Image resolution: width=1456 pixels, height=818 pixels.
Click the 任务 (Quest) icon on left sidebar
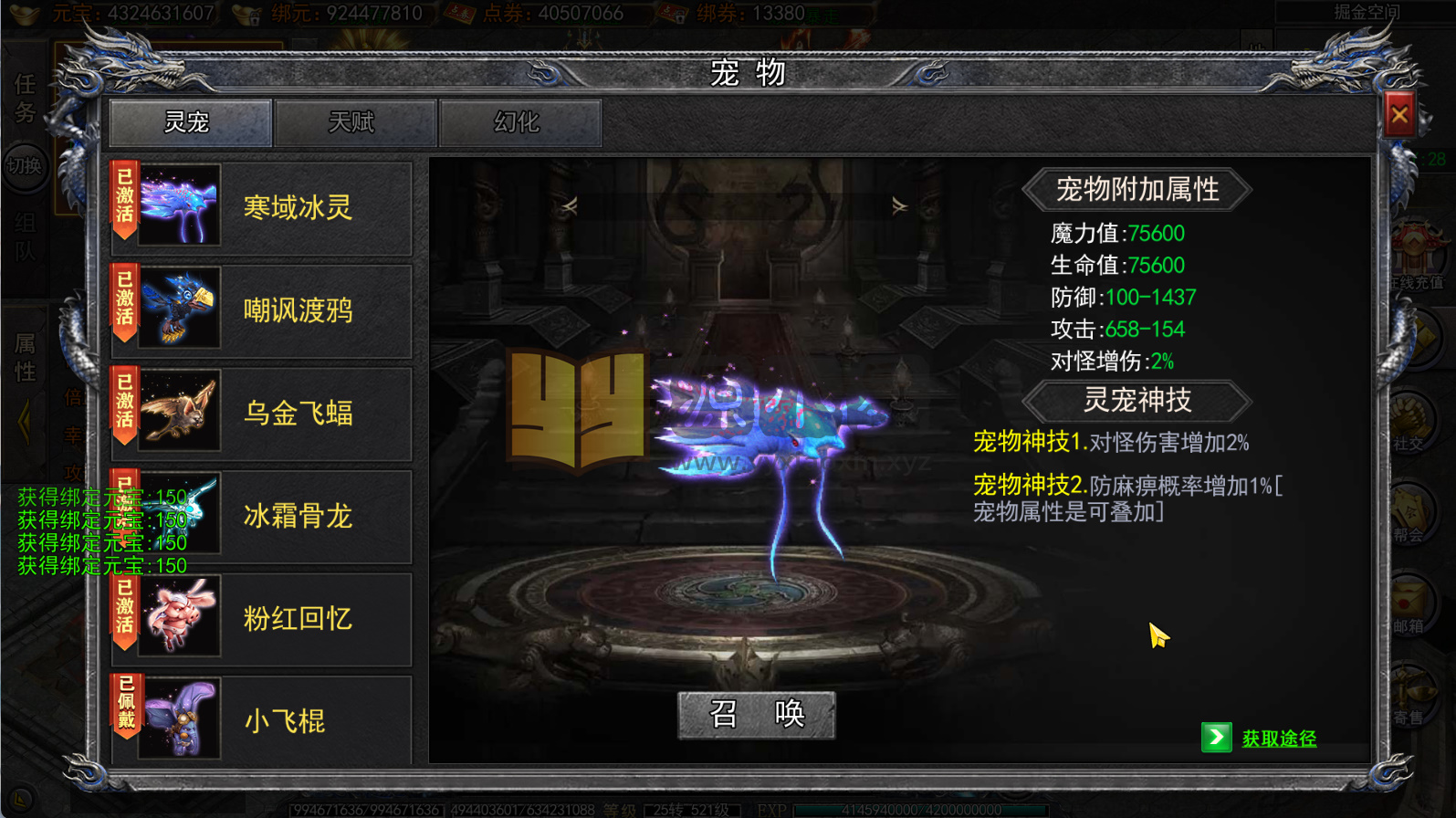click(25, 96)
